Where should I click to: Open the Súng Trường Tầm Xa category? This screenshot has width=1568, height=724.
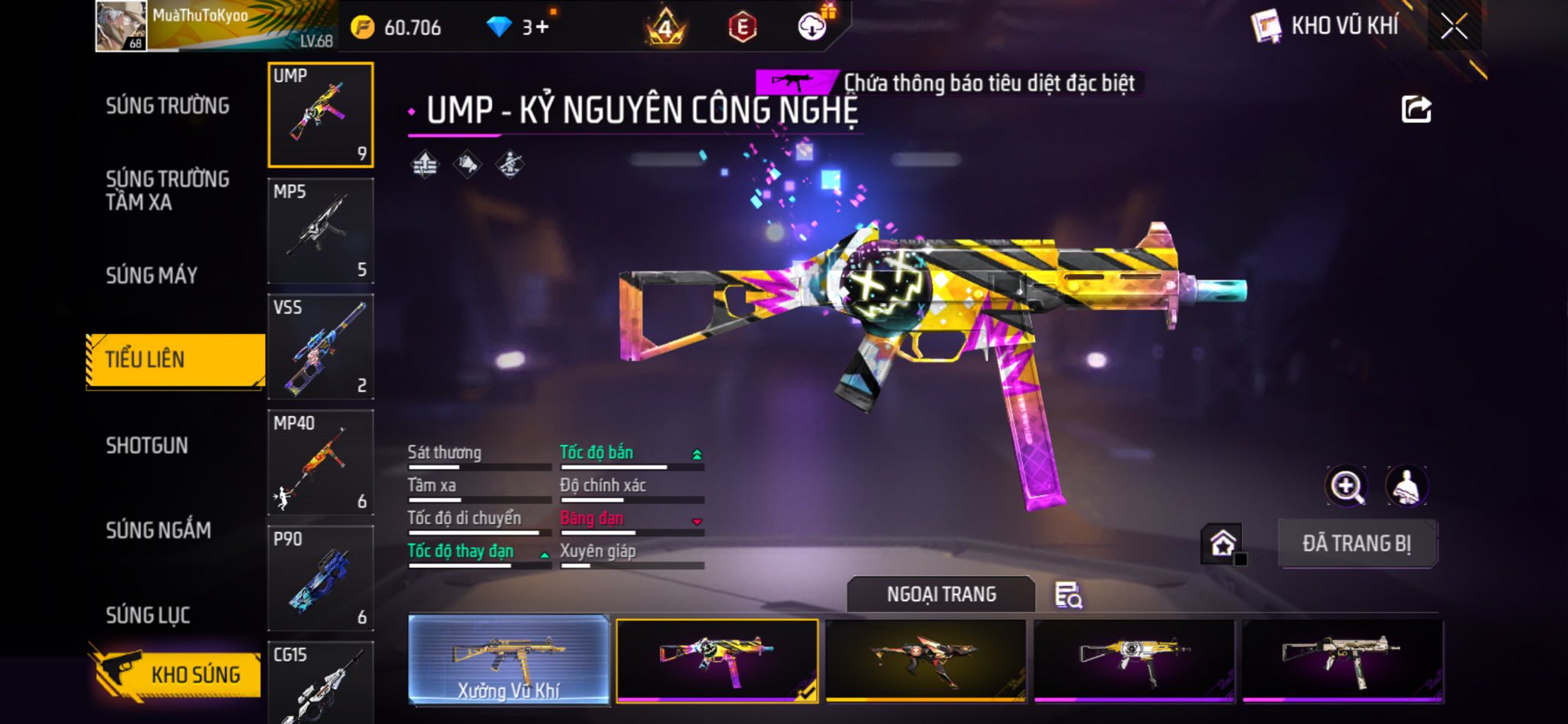pyautogui.click(x=167, y=190)
